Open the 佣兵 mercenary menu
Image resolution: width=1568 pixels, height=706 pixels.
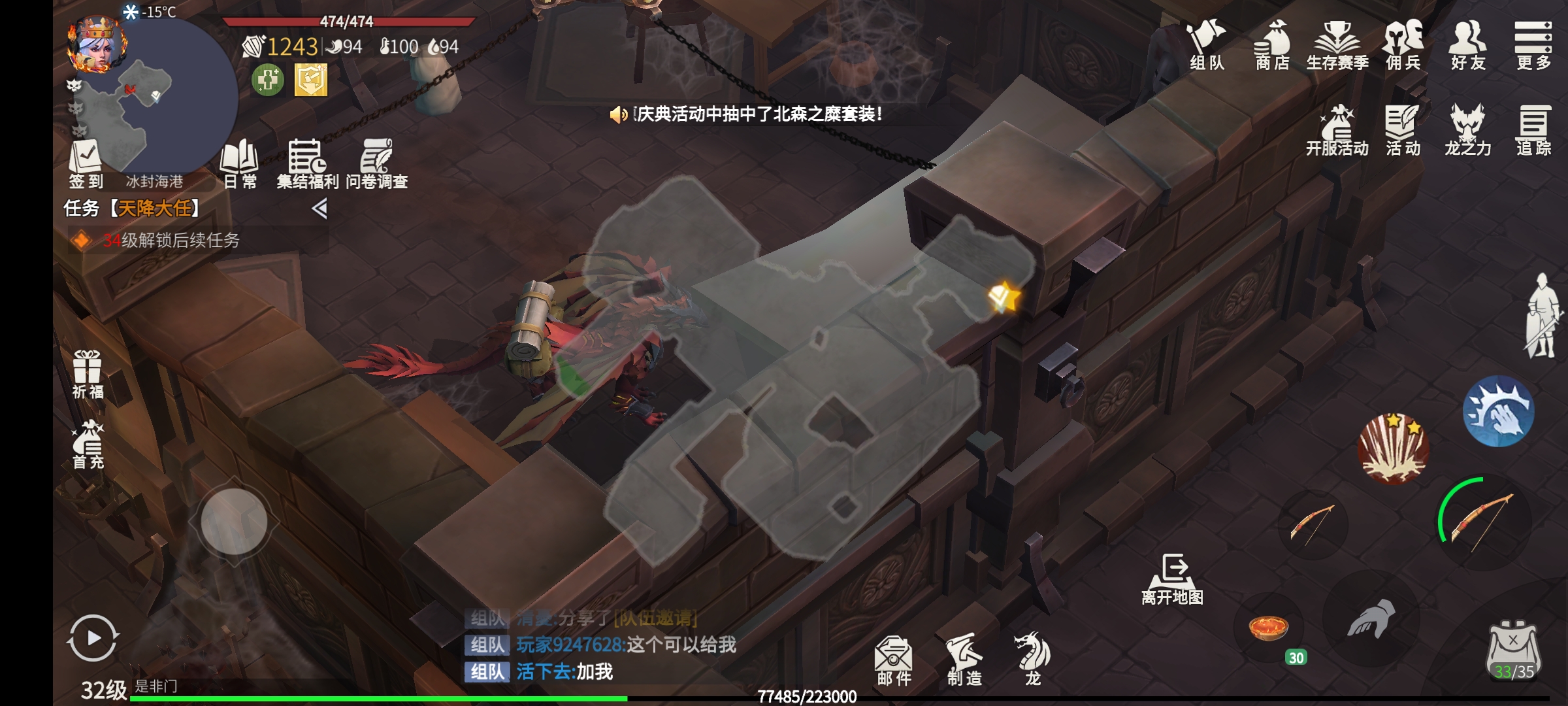click(x=1403, y=44)
